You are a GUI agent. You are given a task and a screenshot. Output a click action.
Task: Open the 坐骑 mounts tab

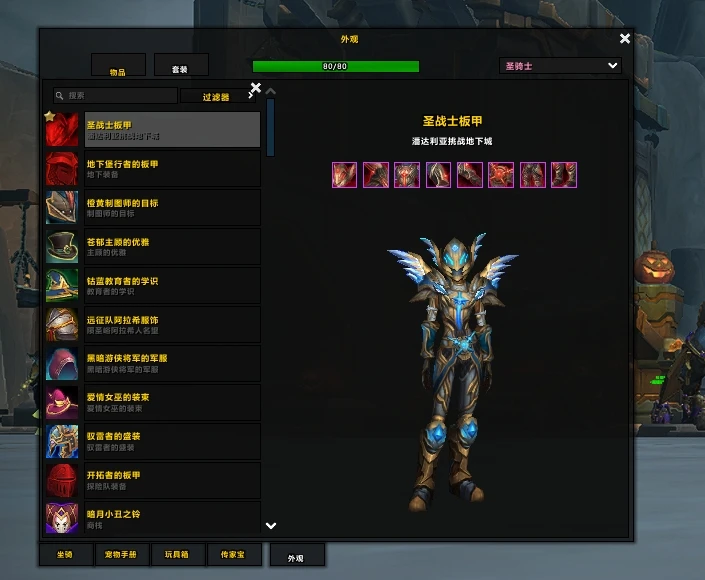pos(65,553)
